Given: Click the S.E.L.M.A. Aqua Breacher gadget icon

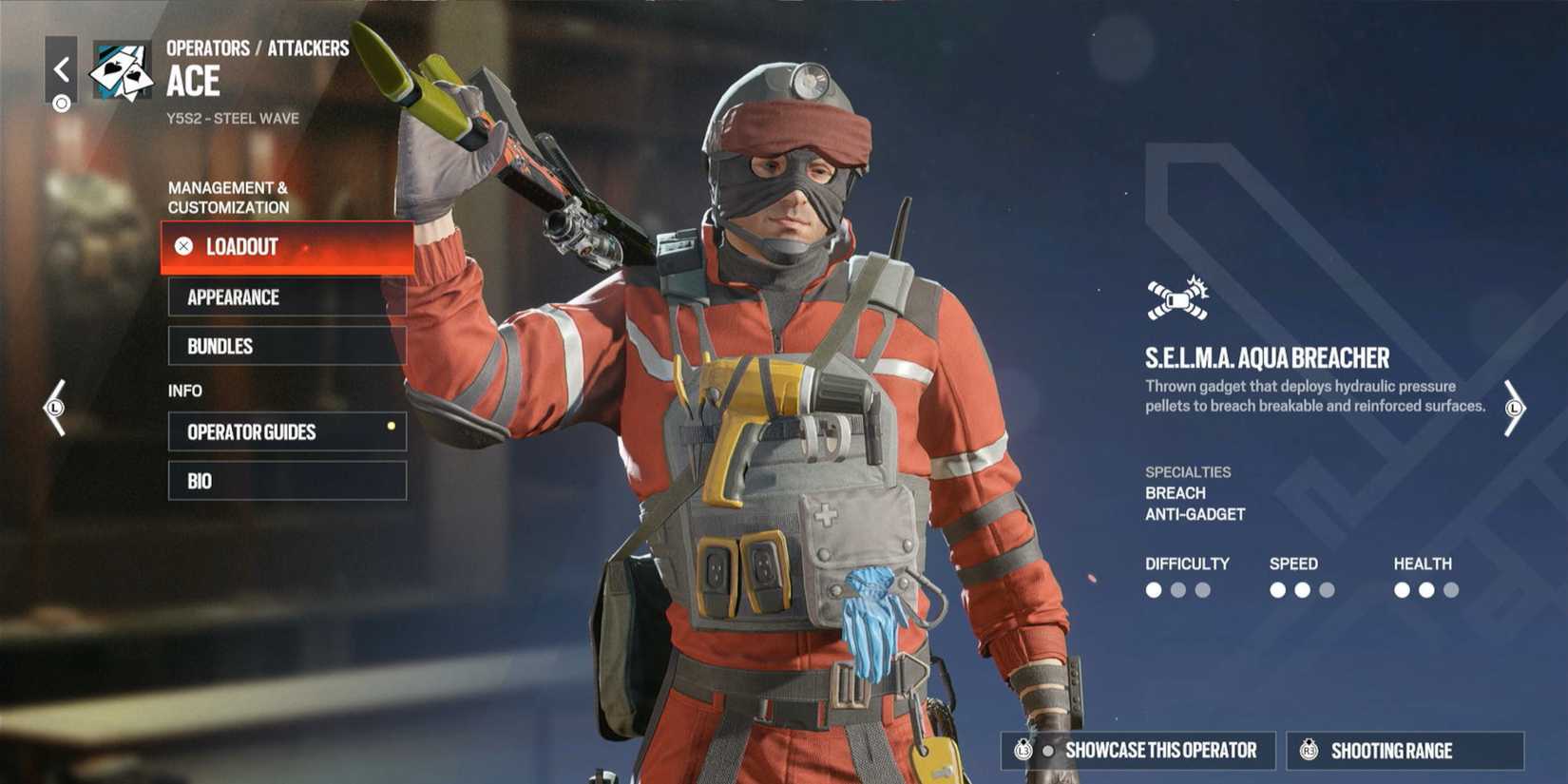Looking at the screenshot, I should 1176,297.
